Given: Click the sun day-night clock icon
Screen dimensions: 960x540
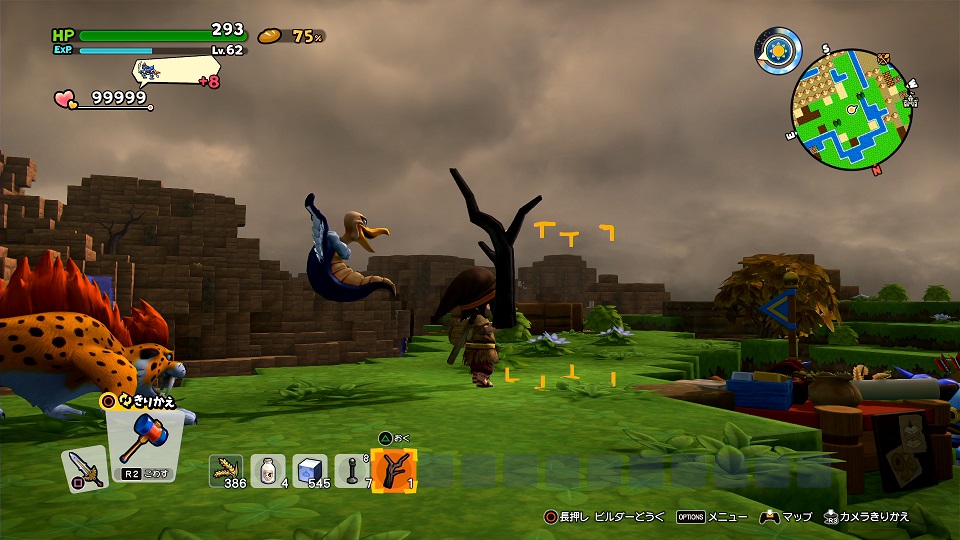Looking at the screenshot, I should 779,47.
